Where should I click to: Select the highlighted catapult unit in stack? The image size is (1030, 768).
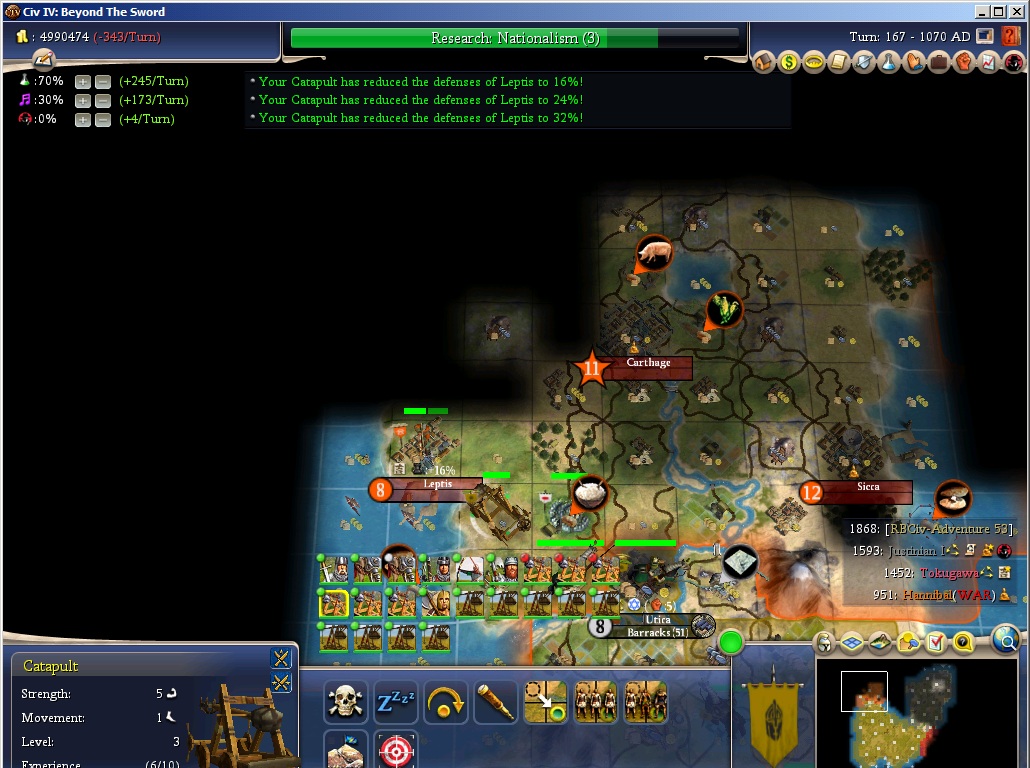(x=333, y=603)
